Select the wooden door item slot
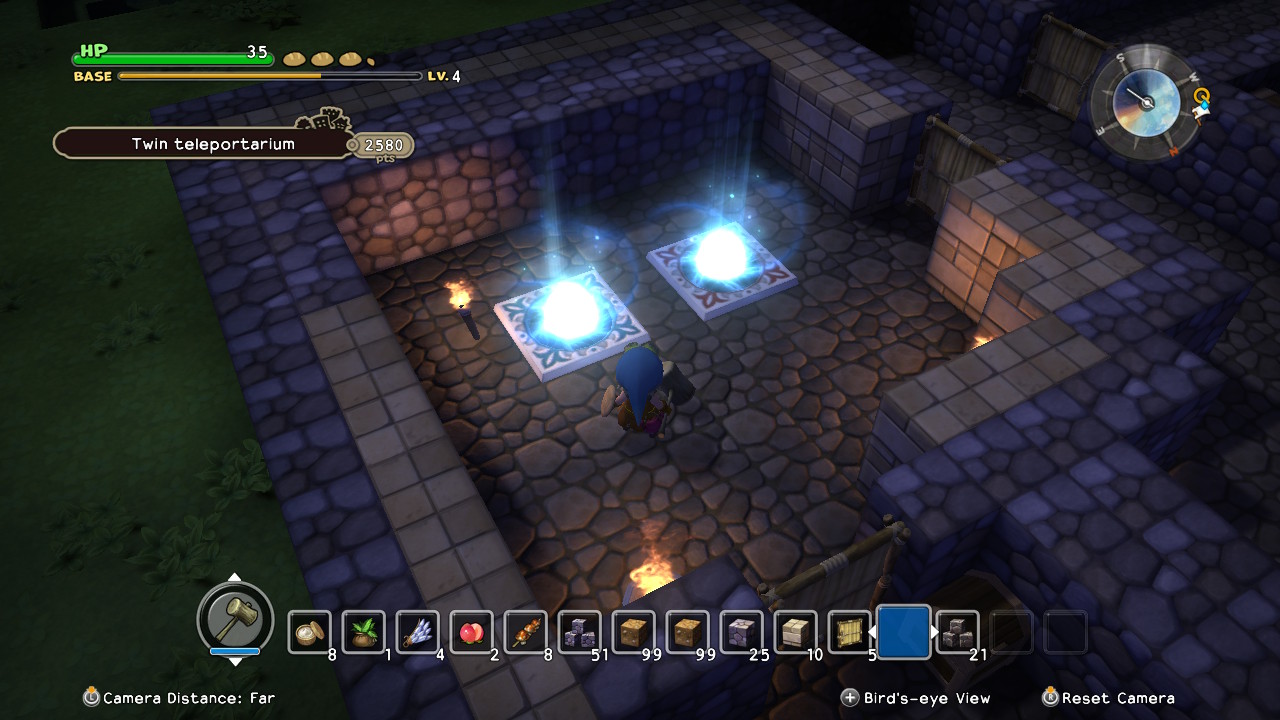Image resolution: width=1280 pixels, height=720 pixels. pos(849,632)
